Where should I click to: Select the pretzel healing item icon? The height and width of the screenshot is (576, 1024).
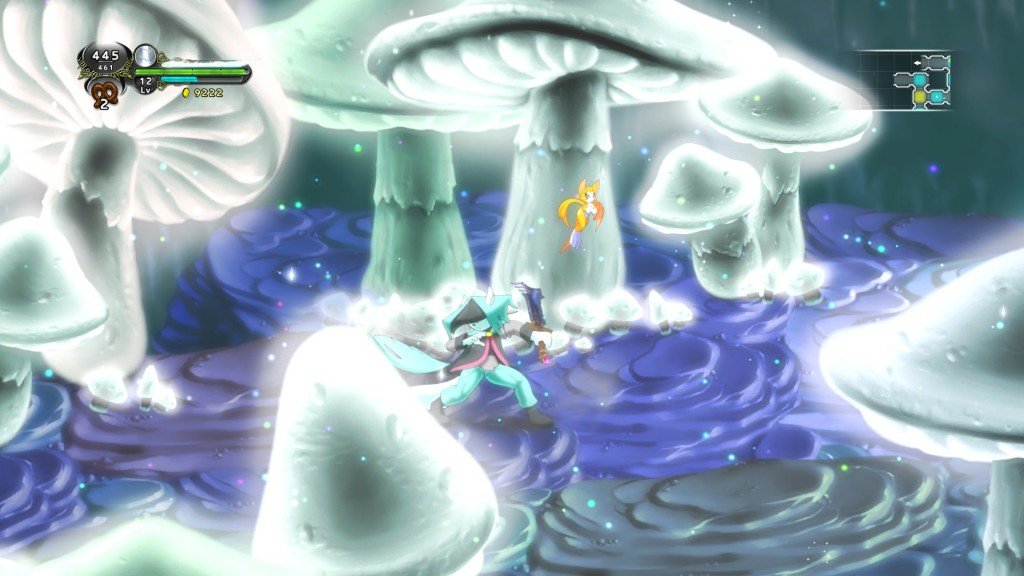[x=102, y=93]
